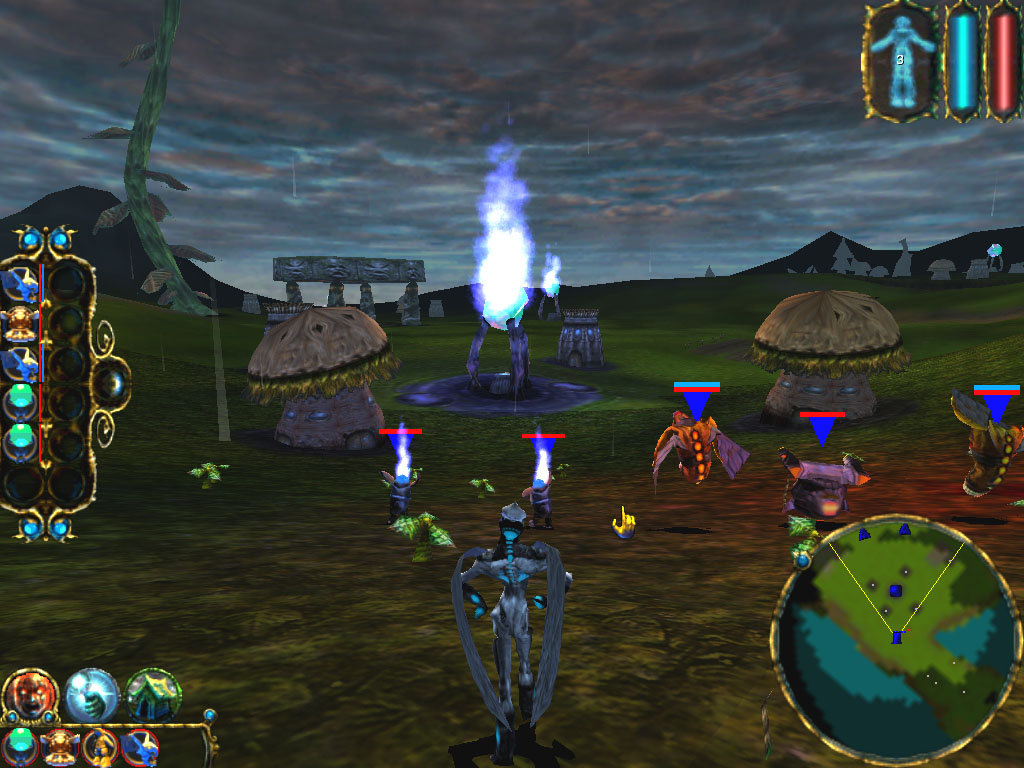Summon the green orb creature from bottom bar
This screenshot has width=1024, height=768.
20,746
